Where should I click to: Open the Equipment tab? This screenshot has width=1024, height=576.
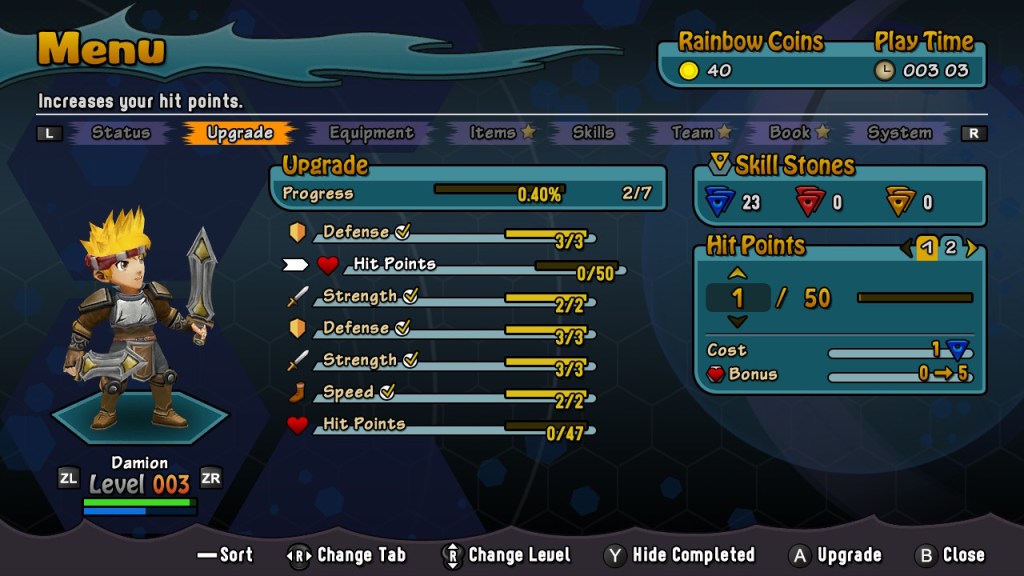(x=371, y=133)
